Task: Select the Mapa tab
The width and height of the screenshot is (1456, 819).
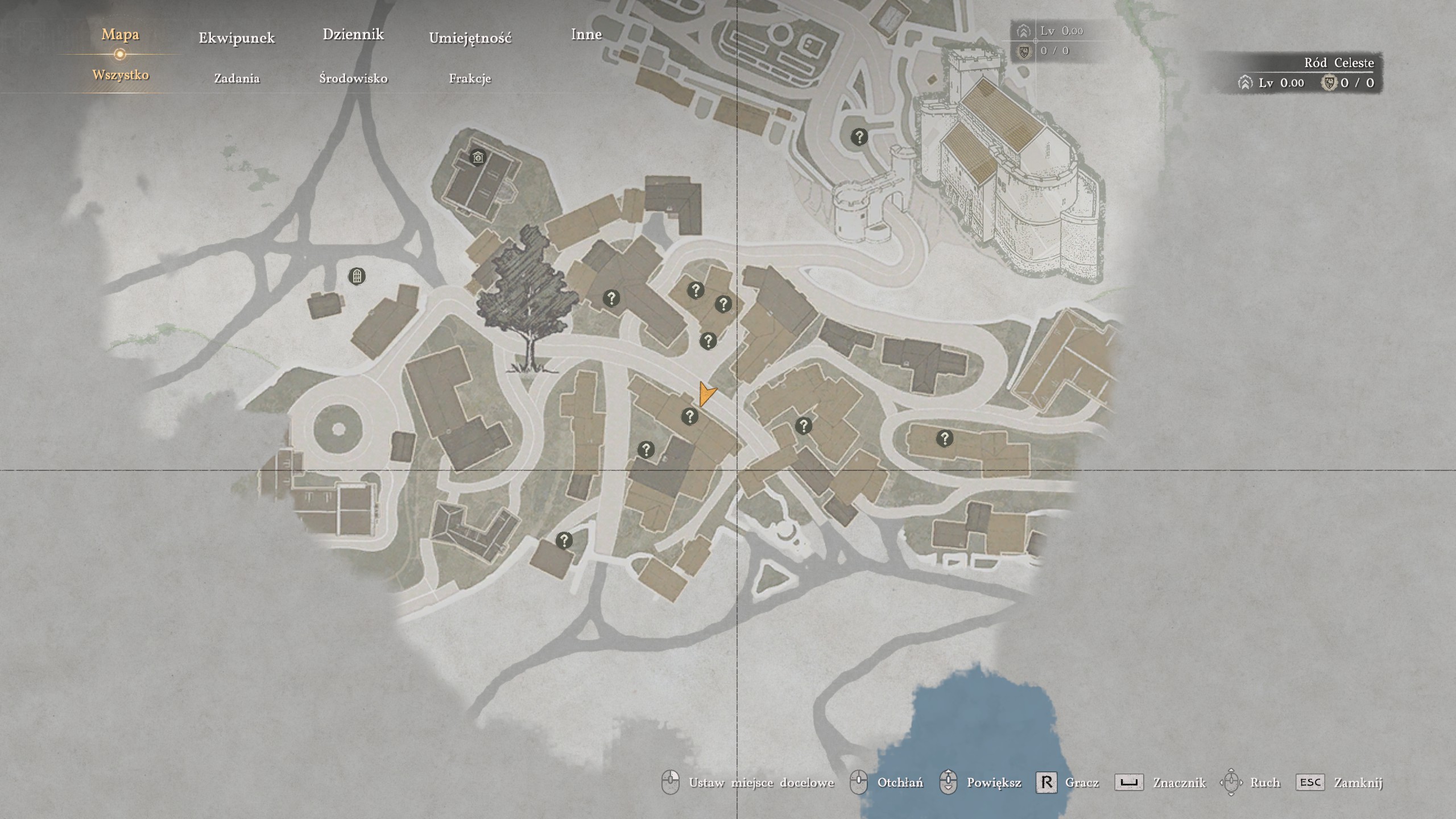Action: (120, 34)
